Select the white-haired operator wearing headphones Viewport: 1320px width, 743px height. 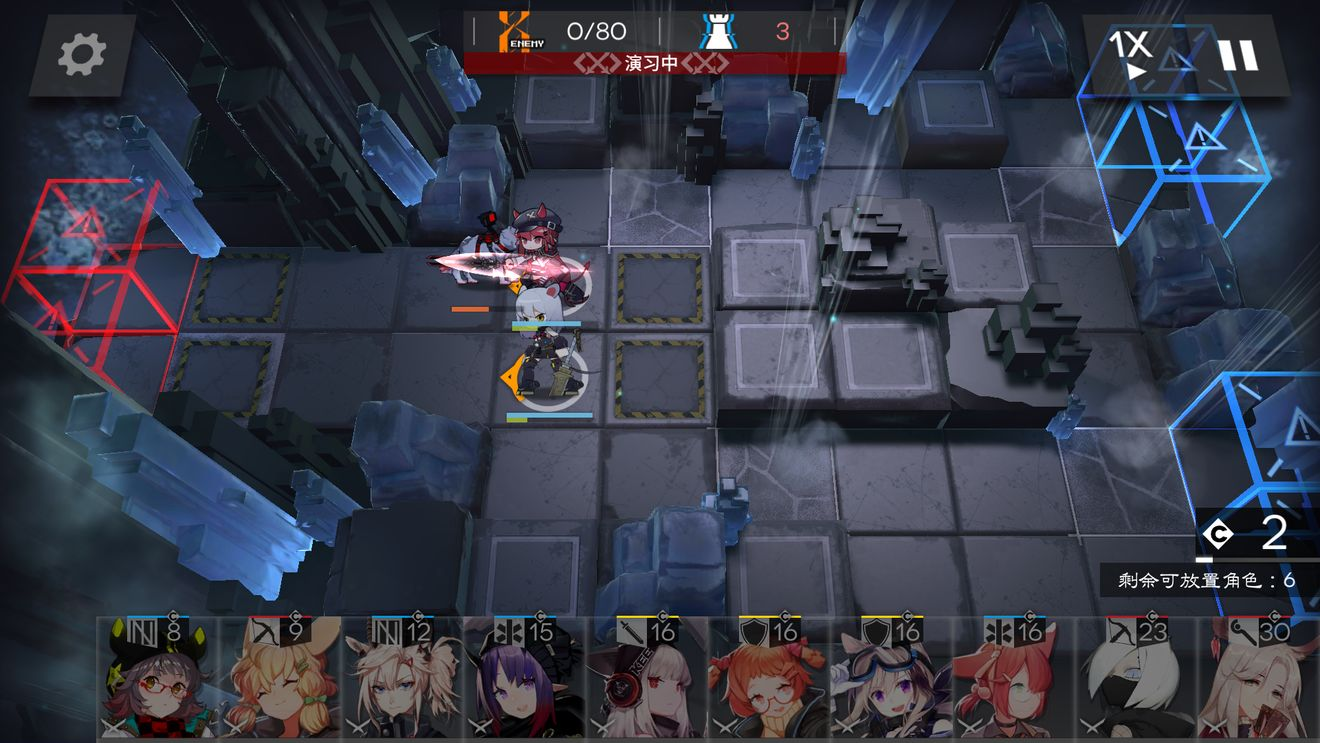pyautogui.click(x=647, y=680)
